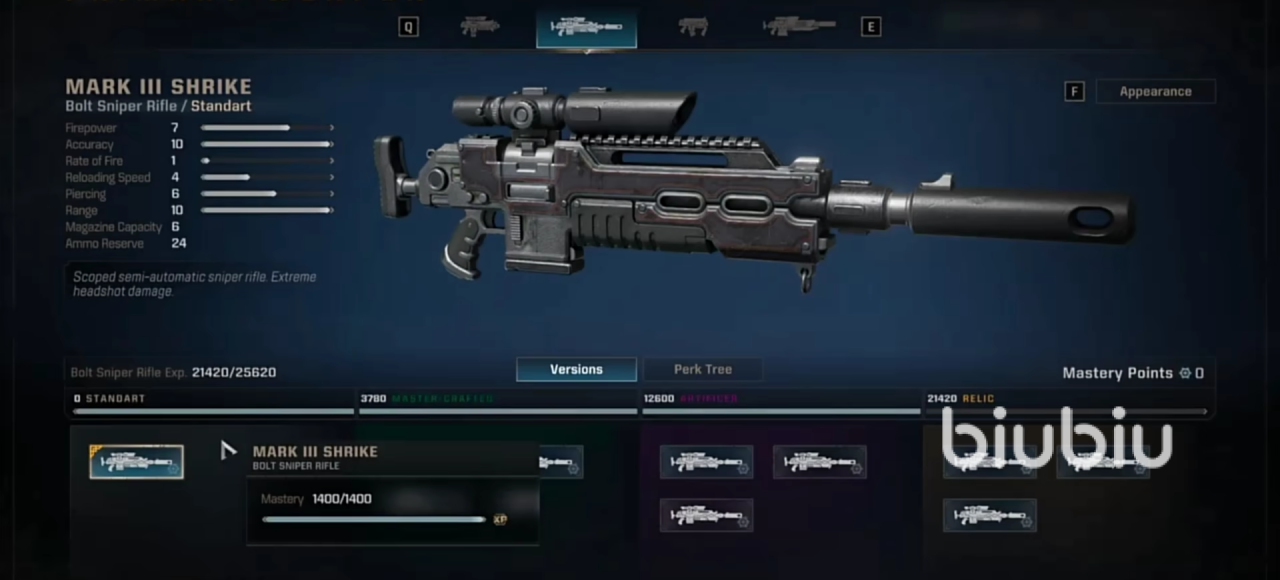Pick the long-barreled rifle weapon tab next to E
Image resolution: width=1280 pixels, height=580 pixels.
click(x=799, y=27)
